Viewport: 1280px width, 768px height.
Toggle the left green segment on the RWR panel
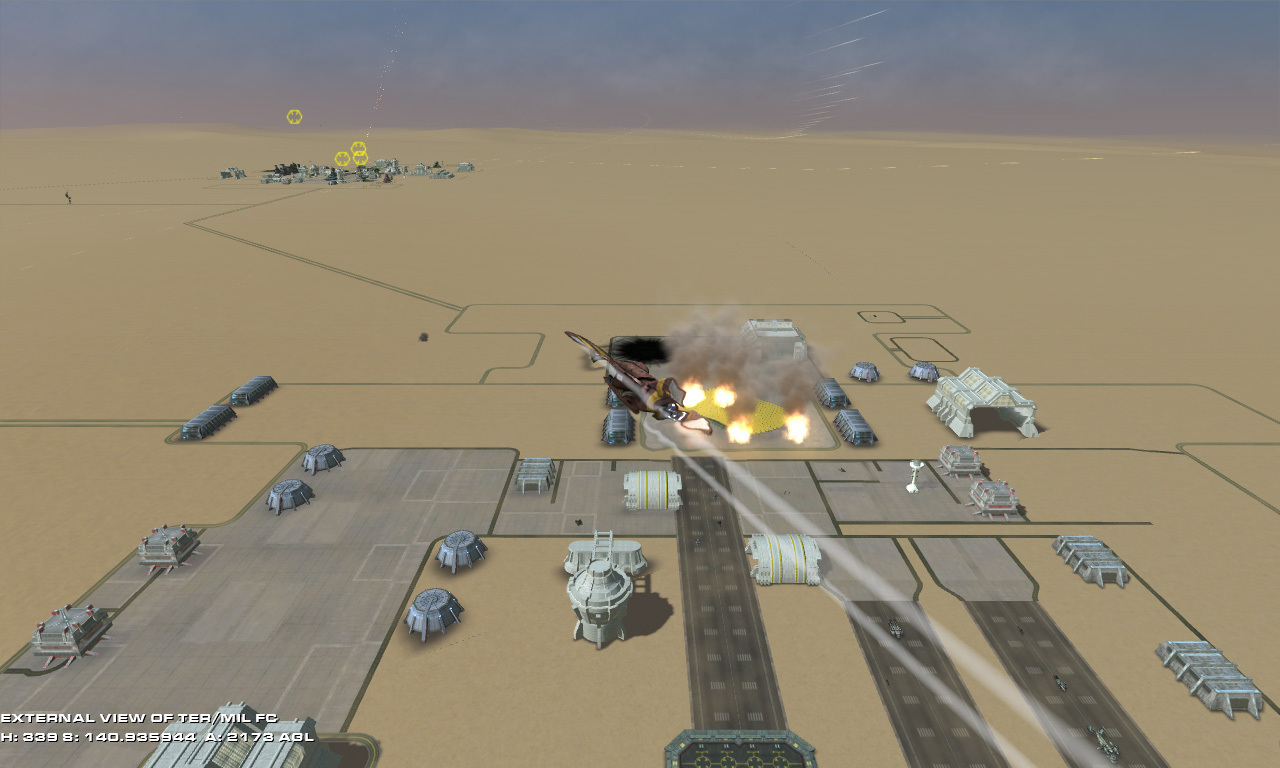coord(682,745)
